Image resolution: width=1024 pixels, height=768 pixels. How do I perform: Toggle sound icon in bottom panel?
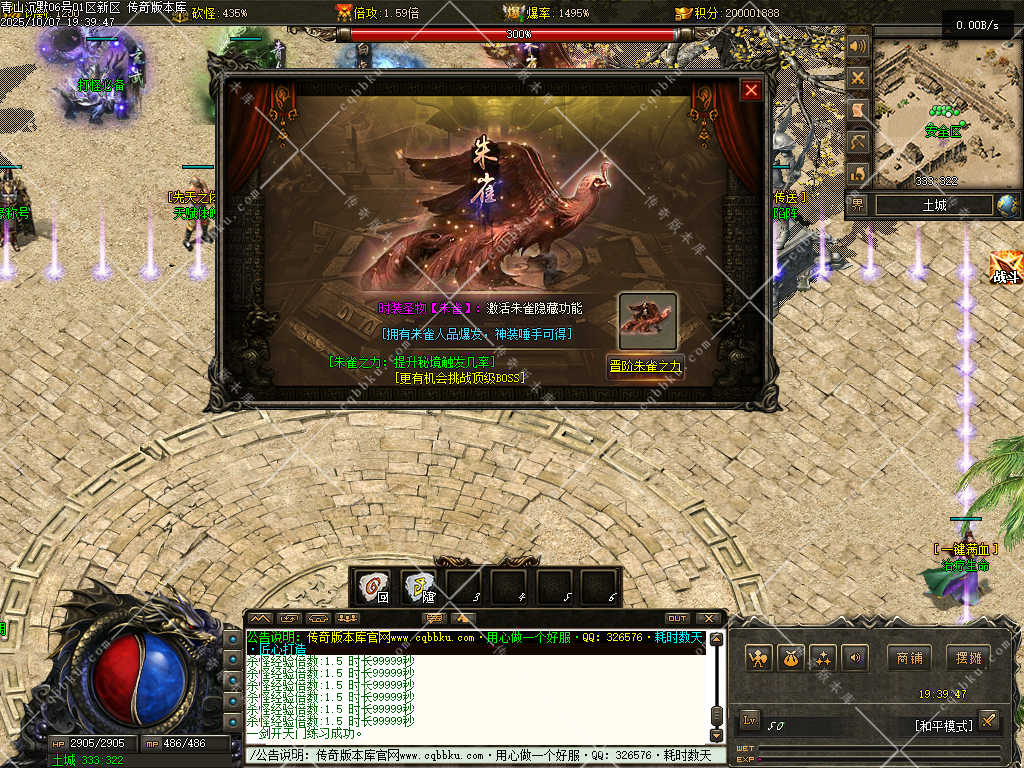(854, 658)
